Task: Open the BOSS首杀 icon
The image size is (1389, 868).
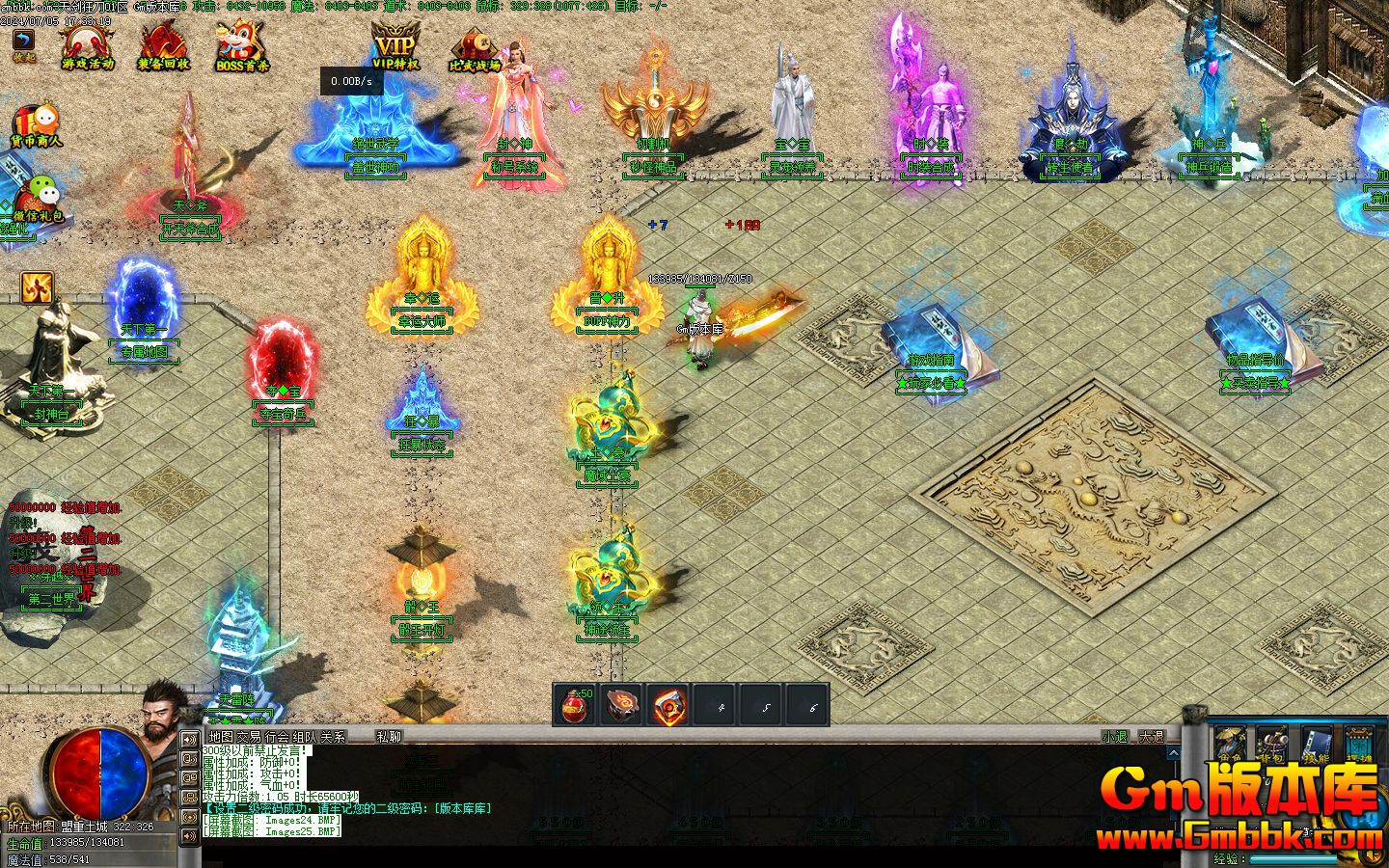Action: (x=242, y=45)
